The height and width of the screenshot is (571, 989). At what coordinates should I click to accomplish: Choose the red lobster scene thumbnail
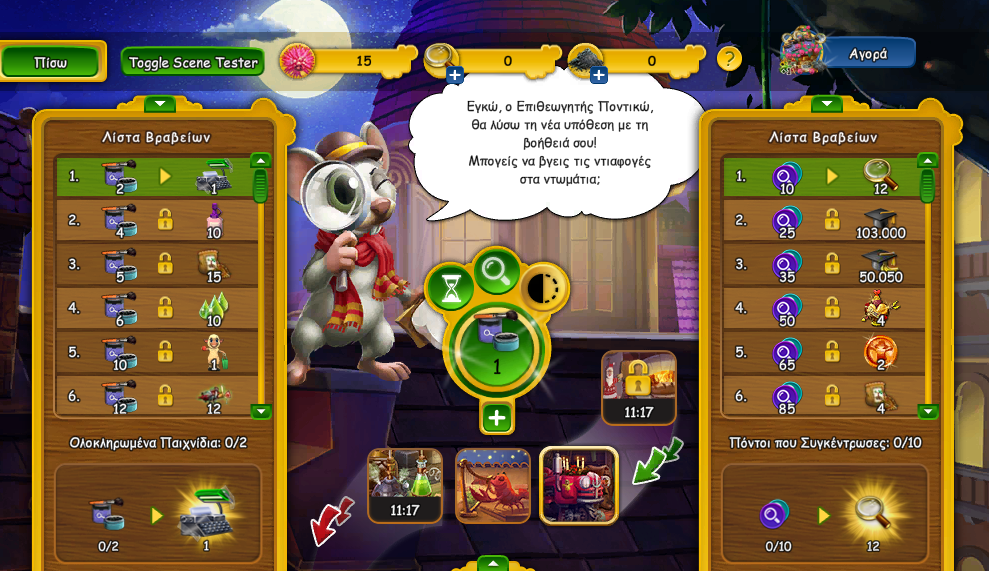tap(493, 485)
